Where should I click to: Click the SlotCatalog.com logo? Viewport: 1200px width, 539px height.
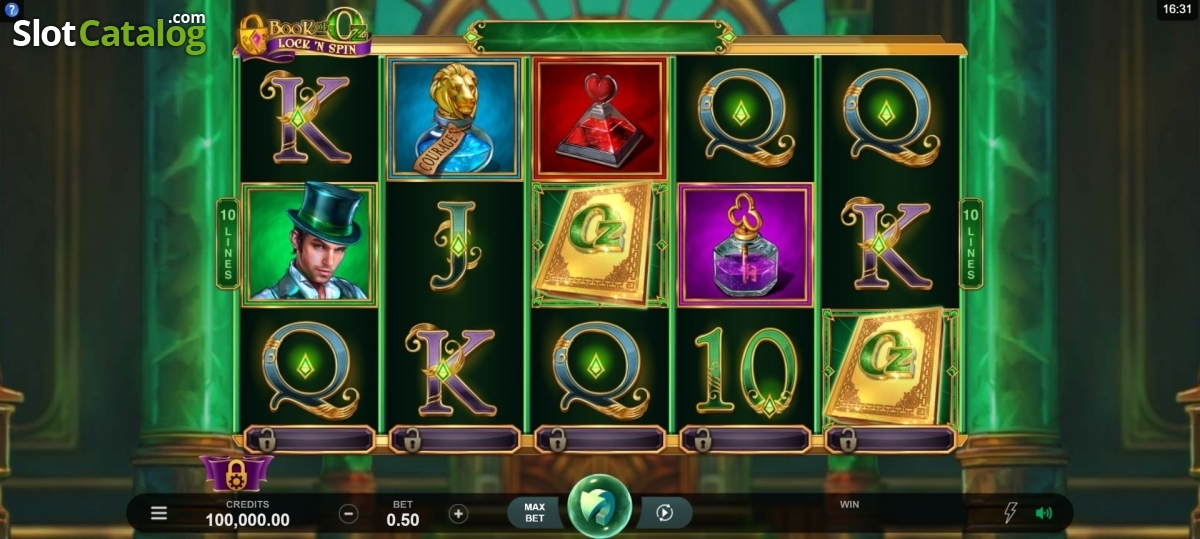click(x=109, y=34)
